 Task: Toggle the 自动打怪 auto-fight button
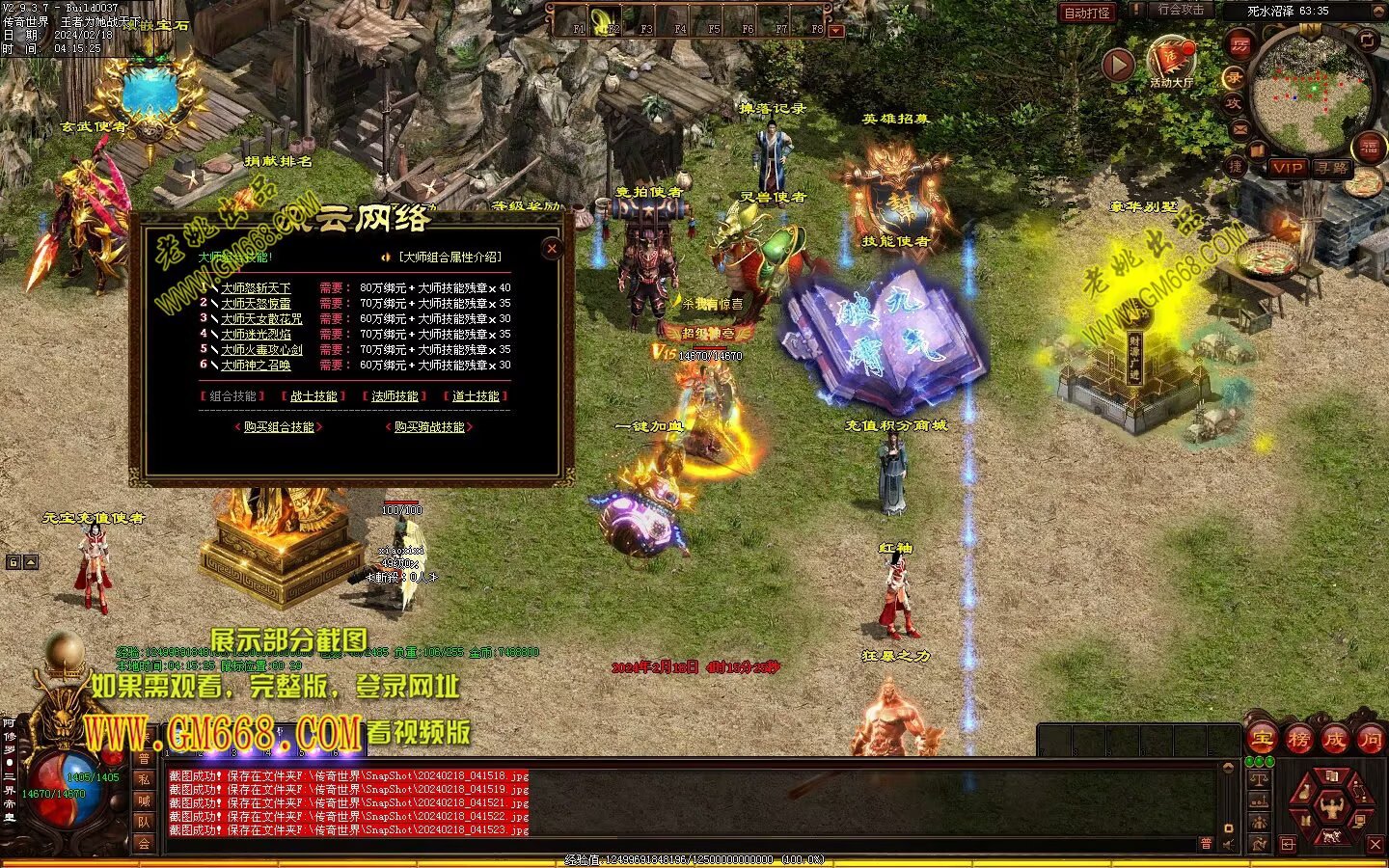click(1087, 13)
